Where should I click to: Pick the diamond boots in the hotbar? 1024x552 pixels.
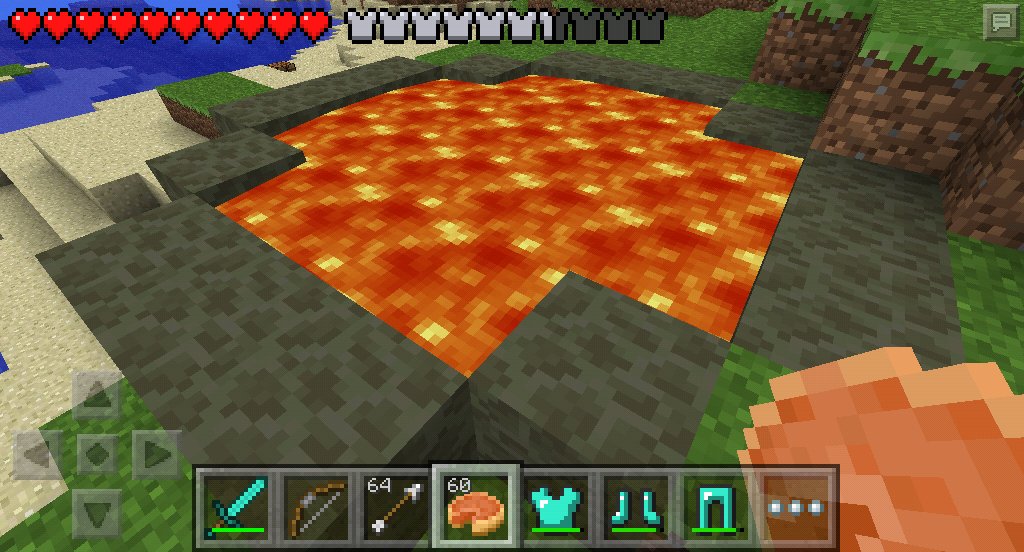click(636, 503)
